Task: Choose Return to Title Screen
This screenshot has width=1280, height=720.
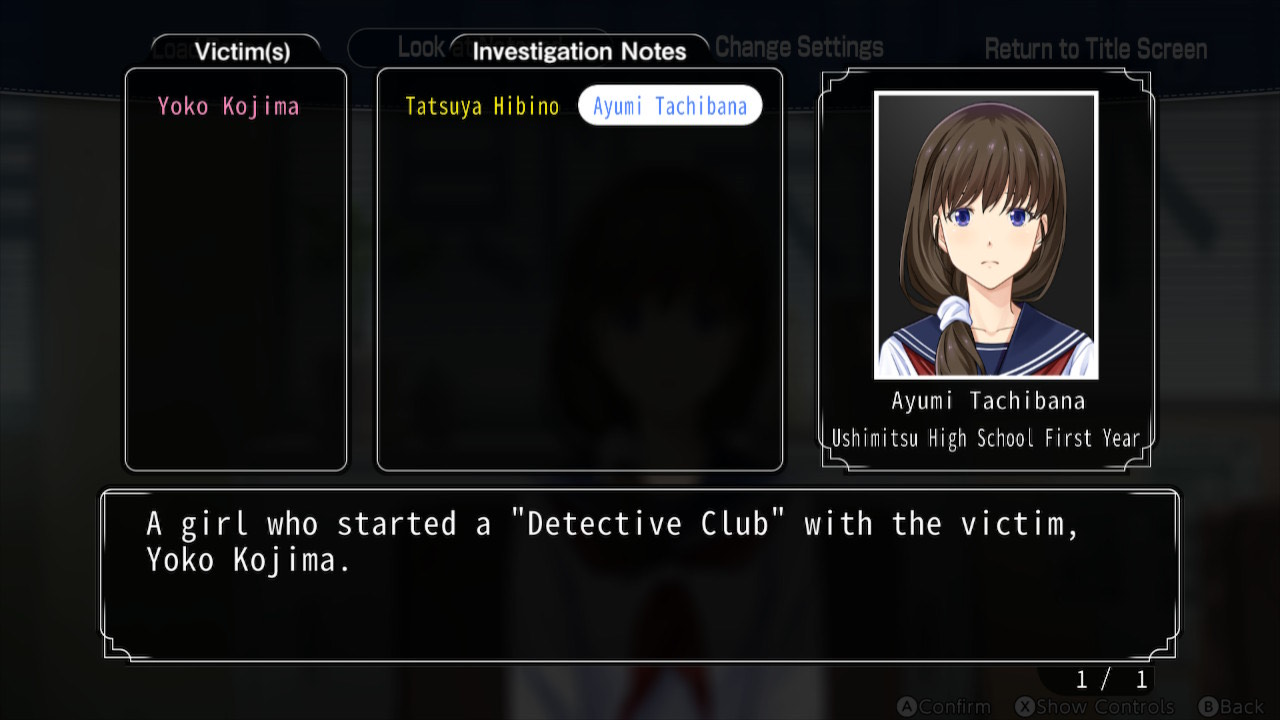Action: pos(1095,49)
